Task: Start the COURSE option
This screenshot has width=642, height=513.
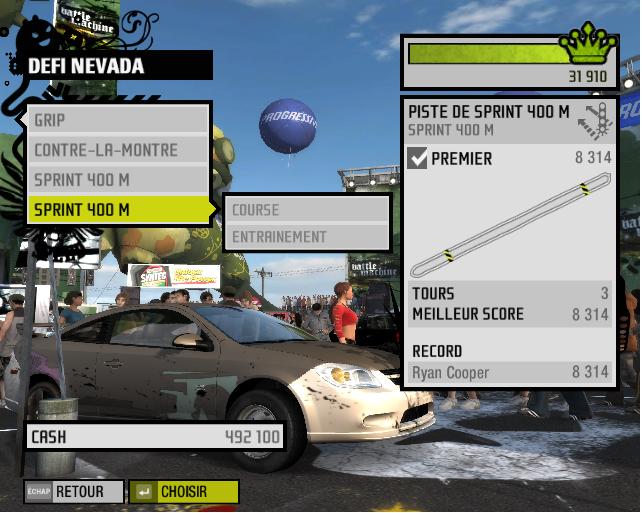Action: coord(306,210)
